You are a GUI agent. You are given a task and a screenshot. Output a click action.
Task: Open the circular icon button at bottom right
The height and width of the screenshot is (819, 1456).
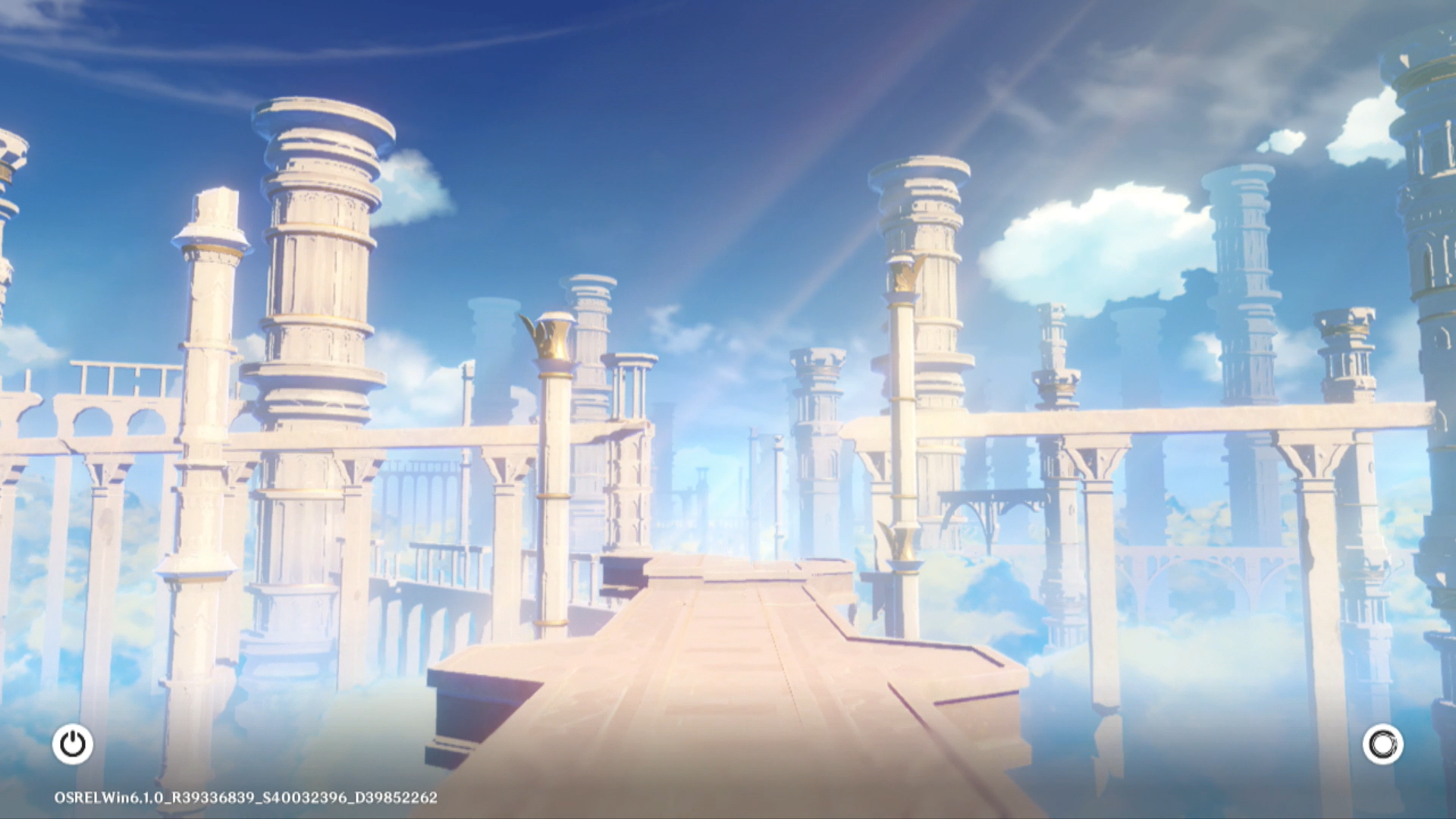tap(1382, 744)
